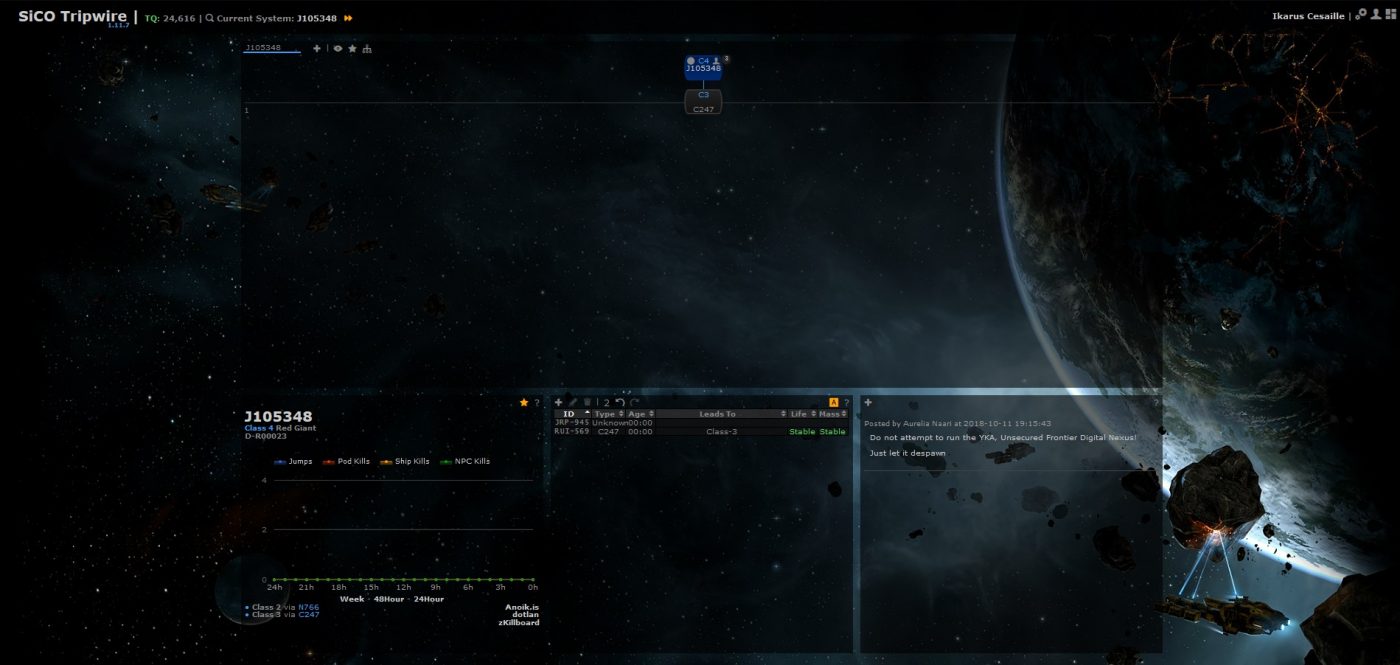
Task: Select the blue C4 J105348 node on the chain map
Action: pos(703,67)
